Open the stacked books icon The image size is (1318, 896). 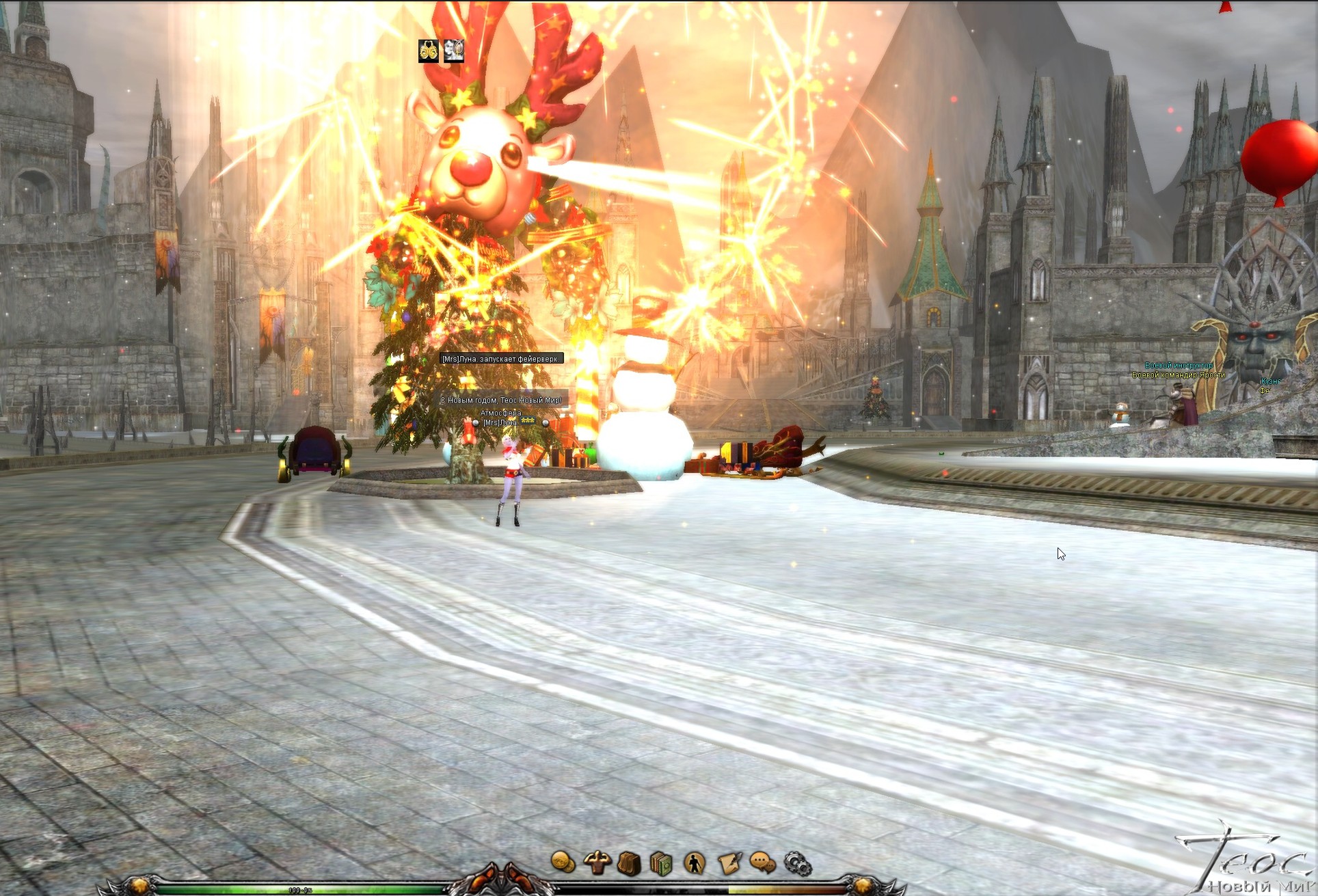pyautogui.click(x=661, y=863)
